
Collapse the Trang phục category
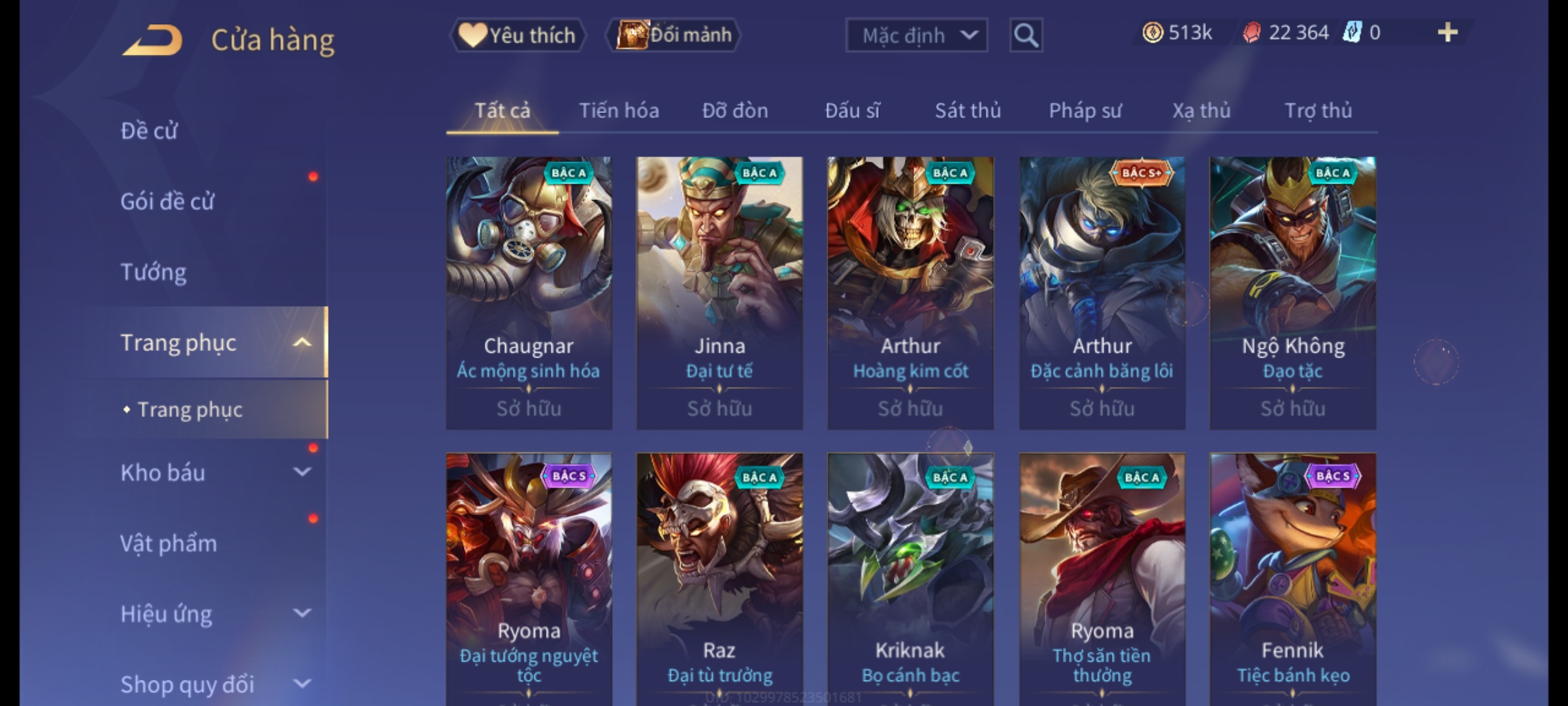point(302,343)
